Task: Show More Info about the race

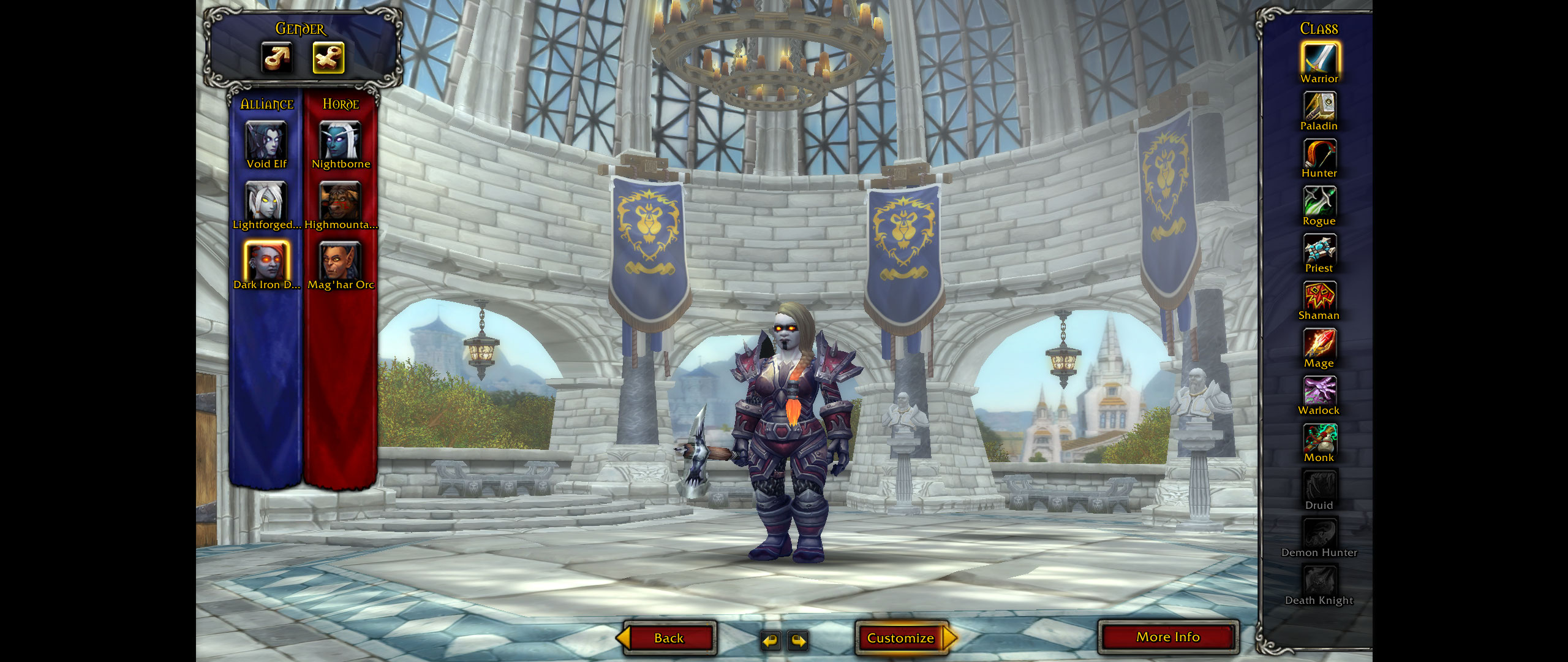Action: [1168, 637]
